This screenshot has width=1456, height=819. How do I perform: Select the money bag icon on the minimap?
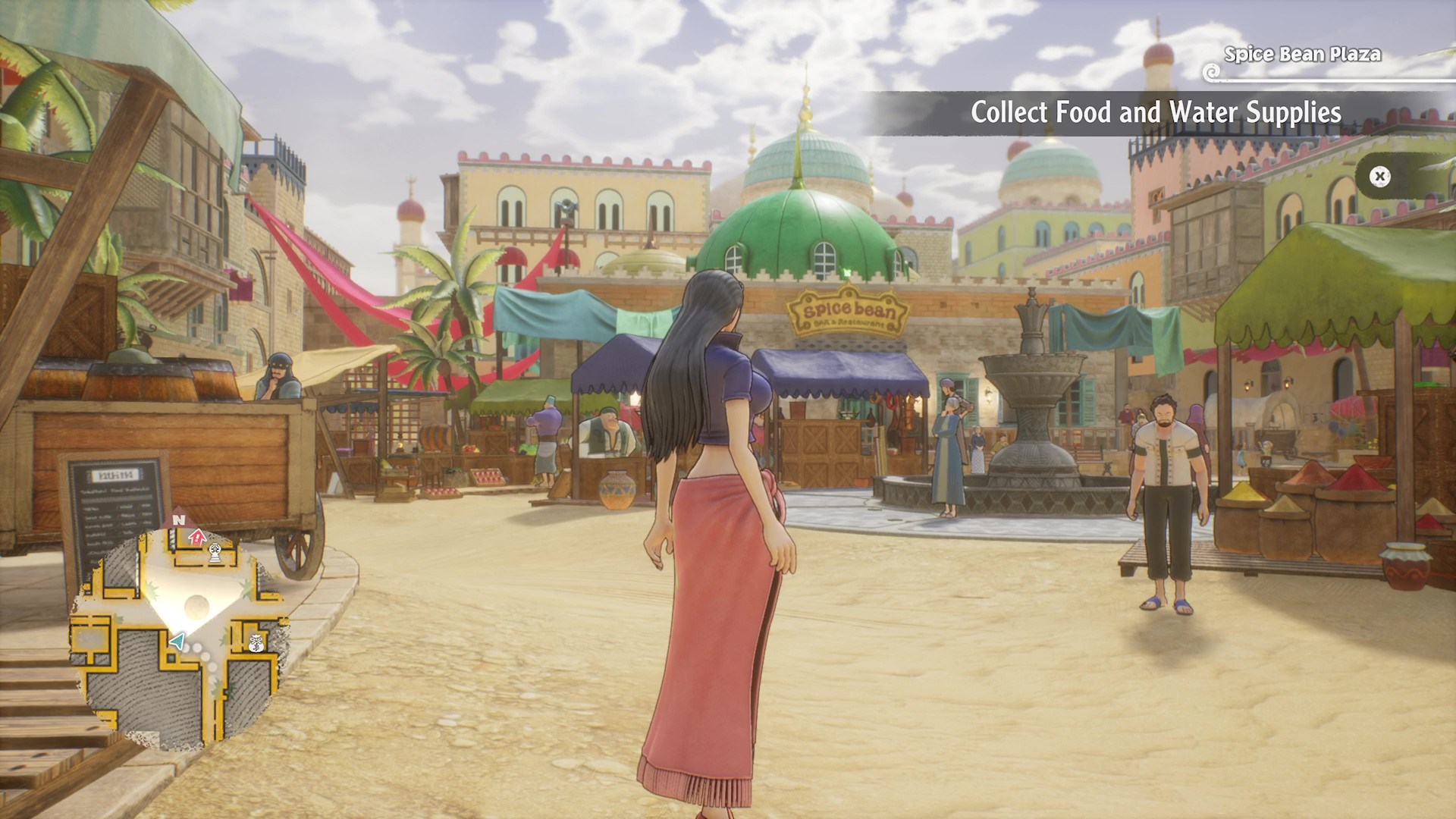point(257,644)
